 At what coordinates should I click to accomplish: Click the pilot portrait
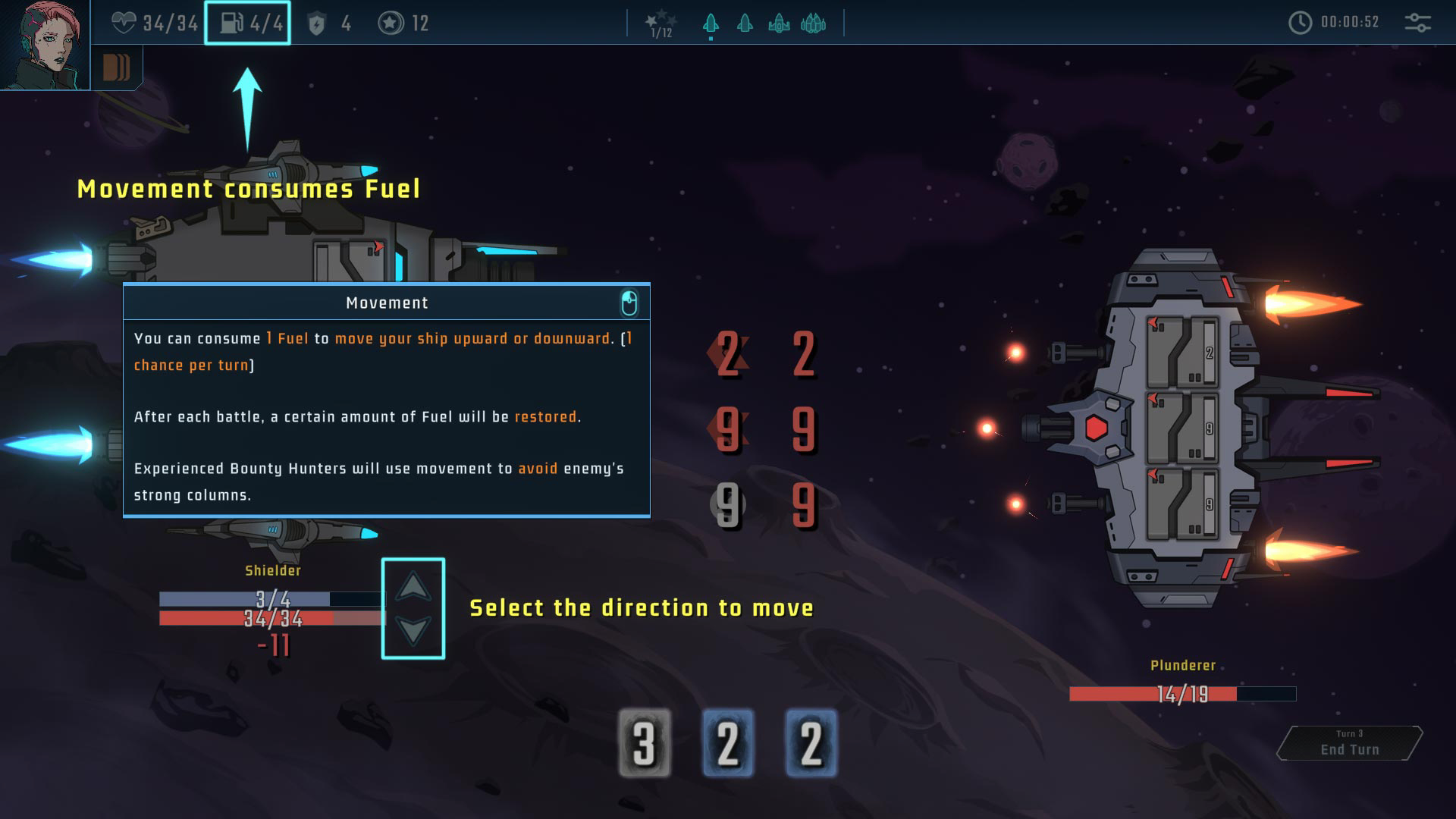click(44, 44)
